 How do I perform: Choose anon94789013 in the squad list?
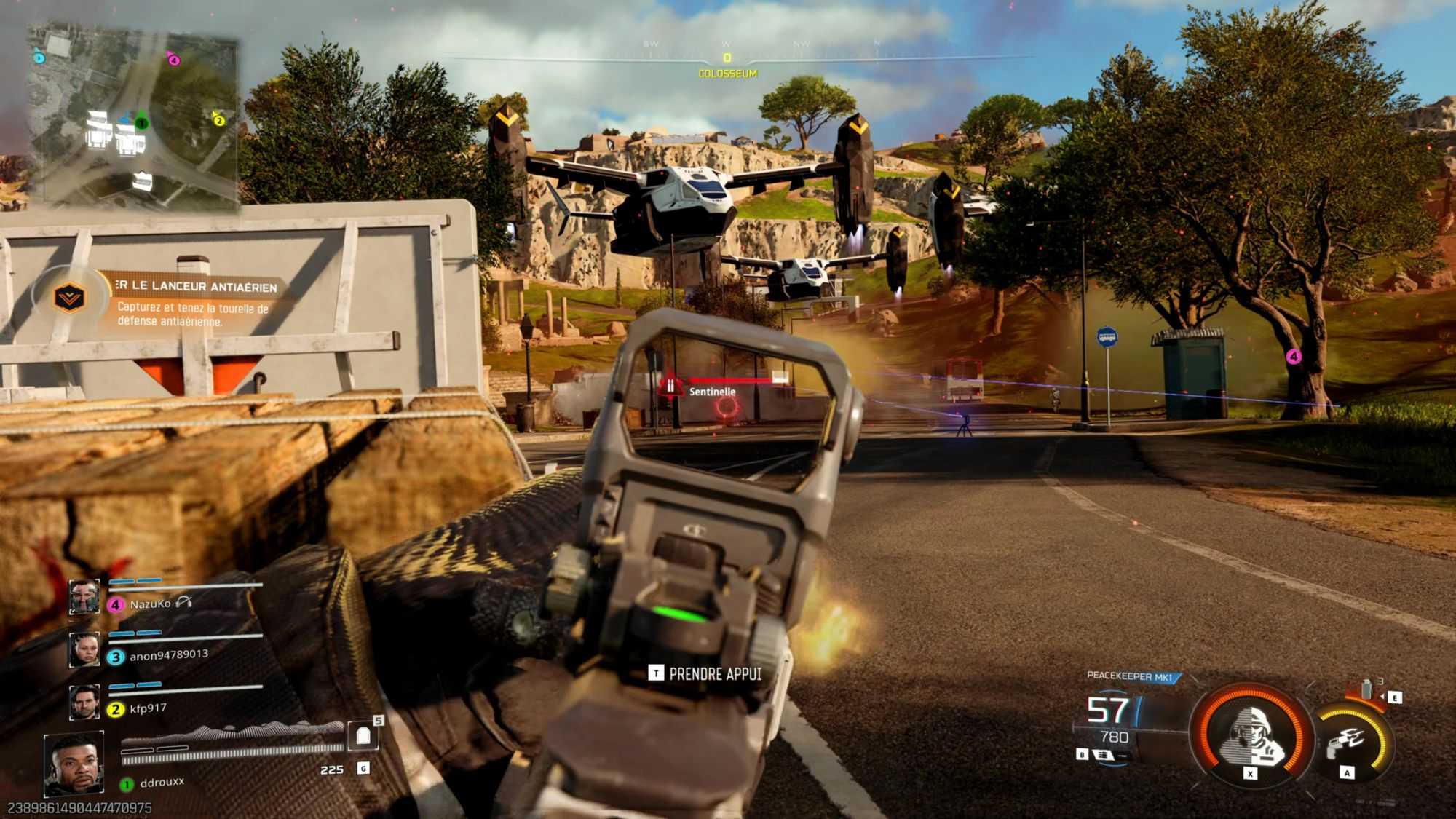(168, 655)
